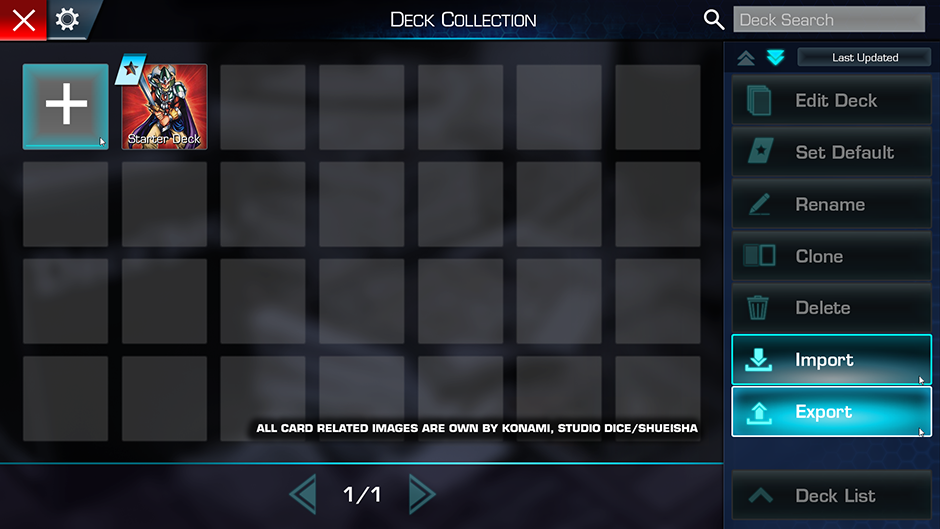Go to the next page of decks

422,494
